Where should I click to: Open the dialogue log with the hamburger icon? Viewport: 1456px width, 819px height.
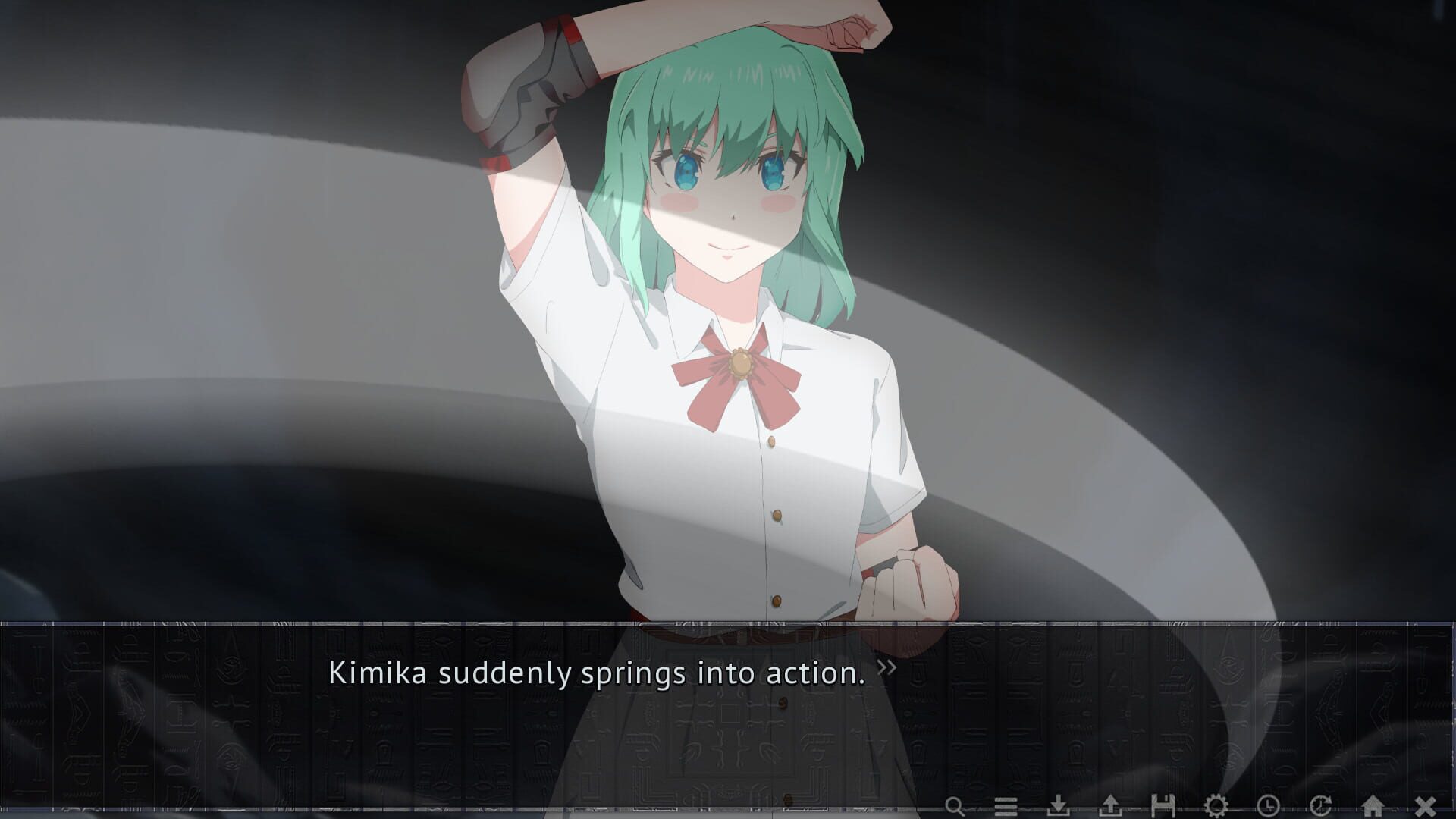pos(1006,805)
